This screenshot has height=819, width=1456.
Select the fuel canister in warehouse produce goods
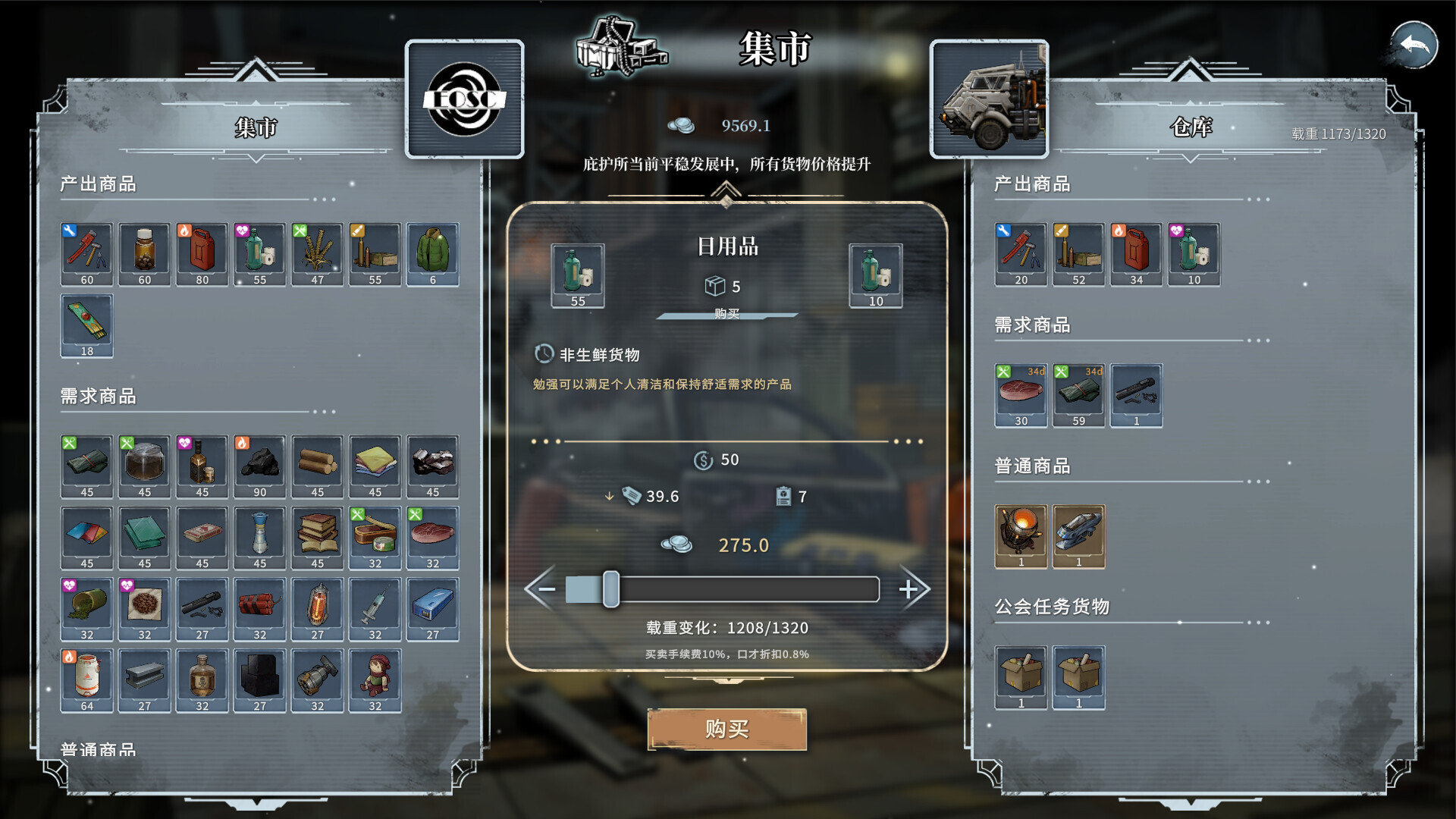[x=1136, y=254]
